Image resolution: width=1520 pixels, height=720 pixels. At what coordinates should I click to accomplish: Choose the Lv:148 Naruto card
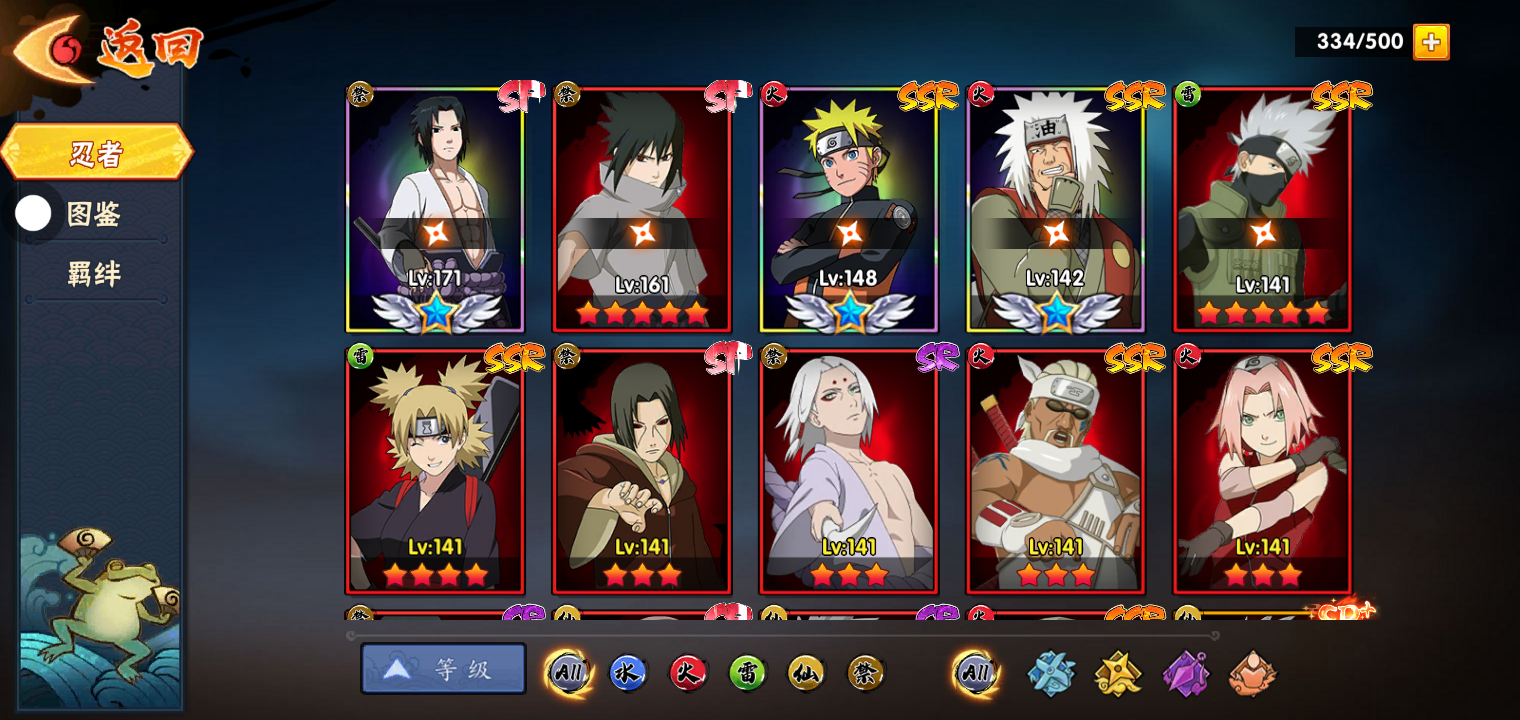click(849, 210)
